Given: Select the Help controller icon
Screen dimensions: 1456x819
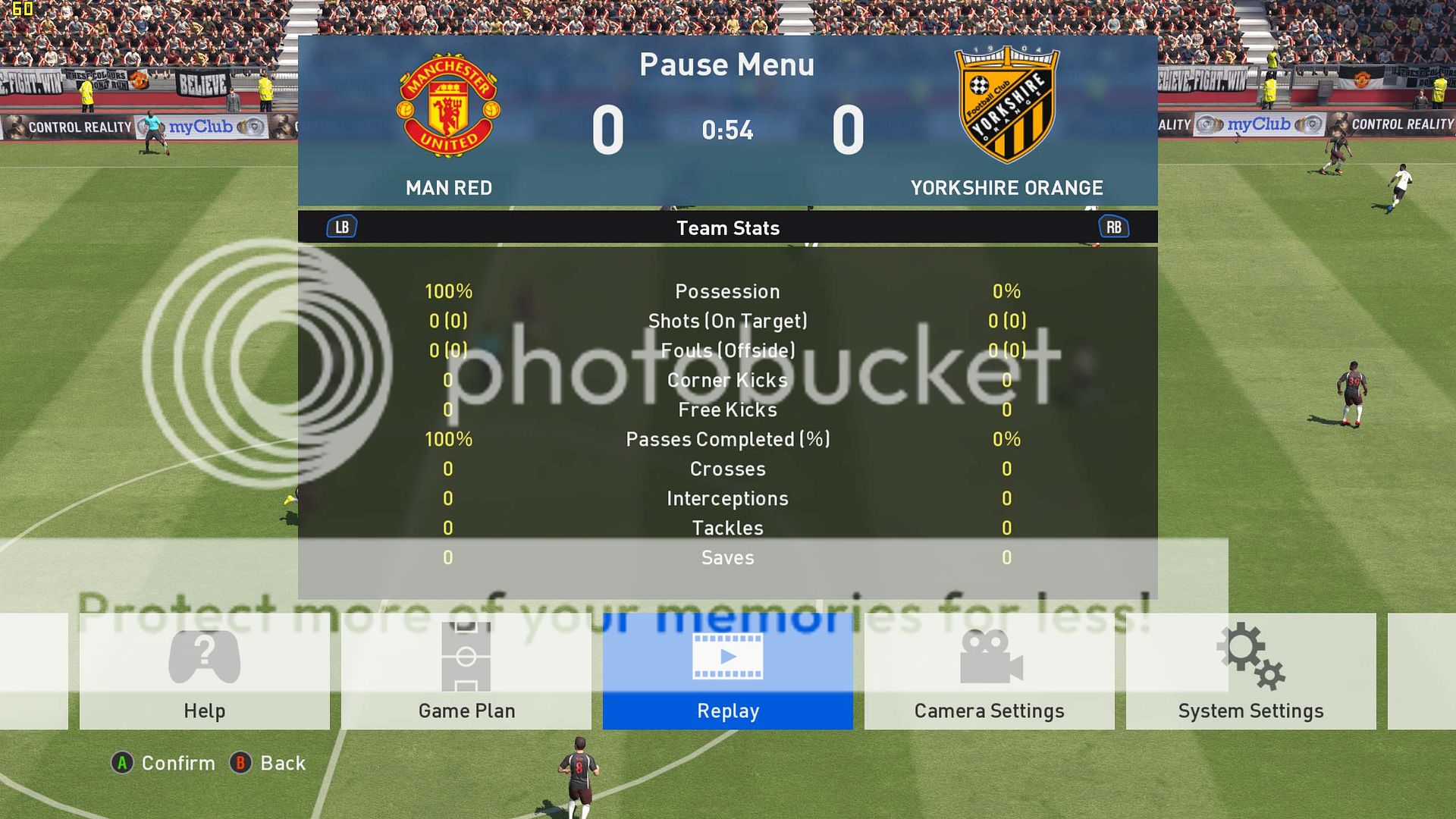Looking at the screenshot, I should click(x=203, y=657).
